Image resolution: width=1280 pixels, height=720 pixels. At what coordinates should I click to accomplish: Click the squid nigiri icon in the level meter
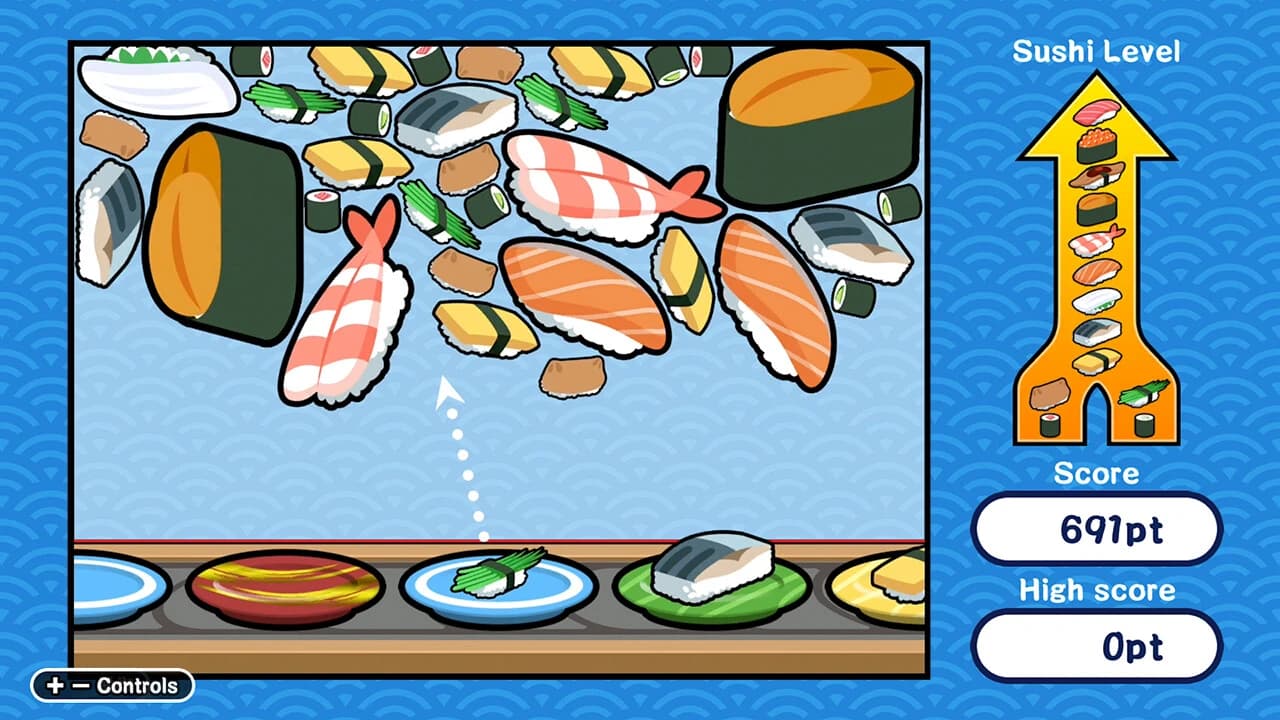coord(1097,302)
